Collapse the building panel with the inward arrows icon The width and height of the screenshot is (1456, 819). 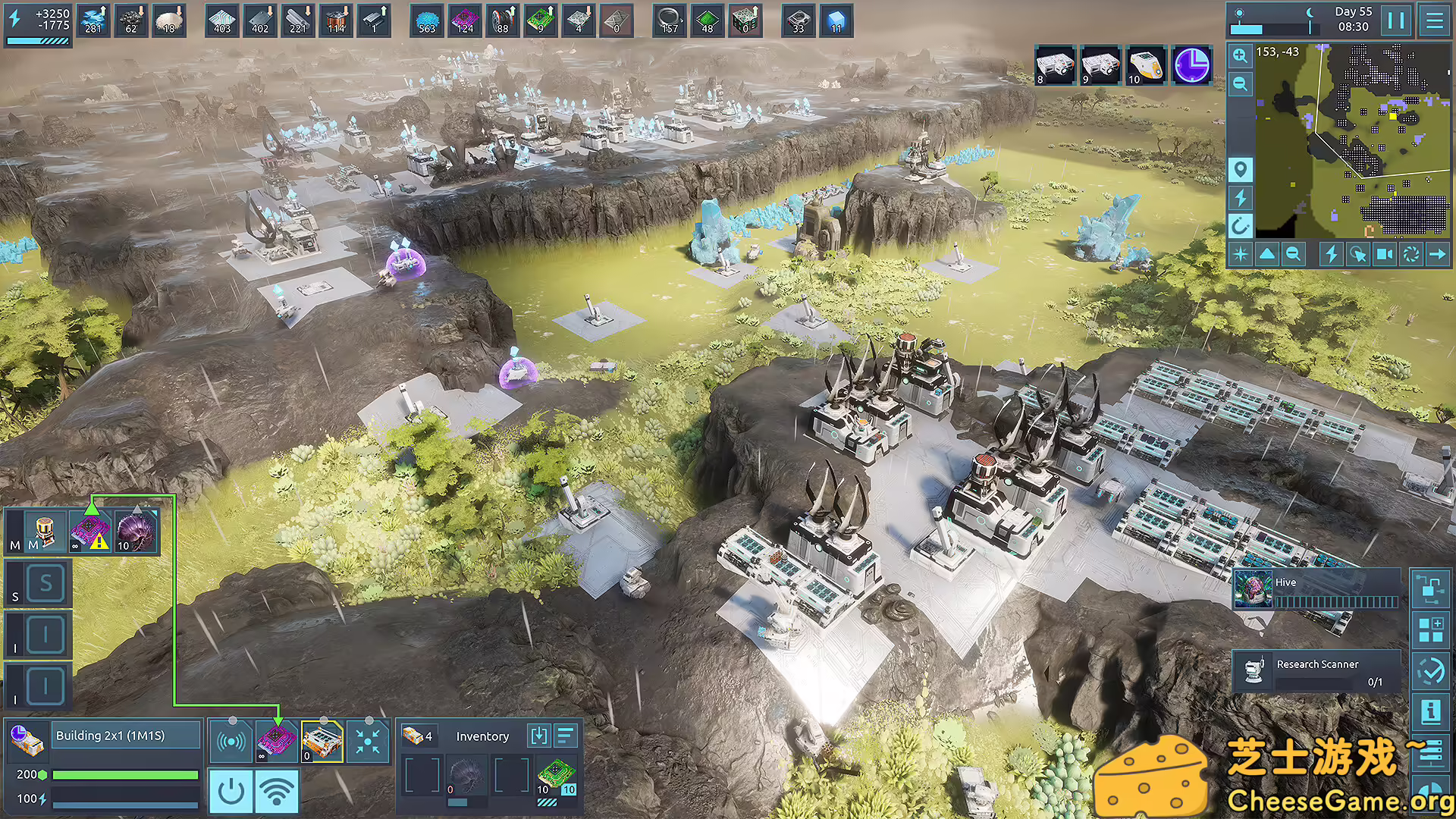pos(369,742)
